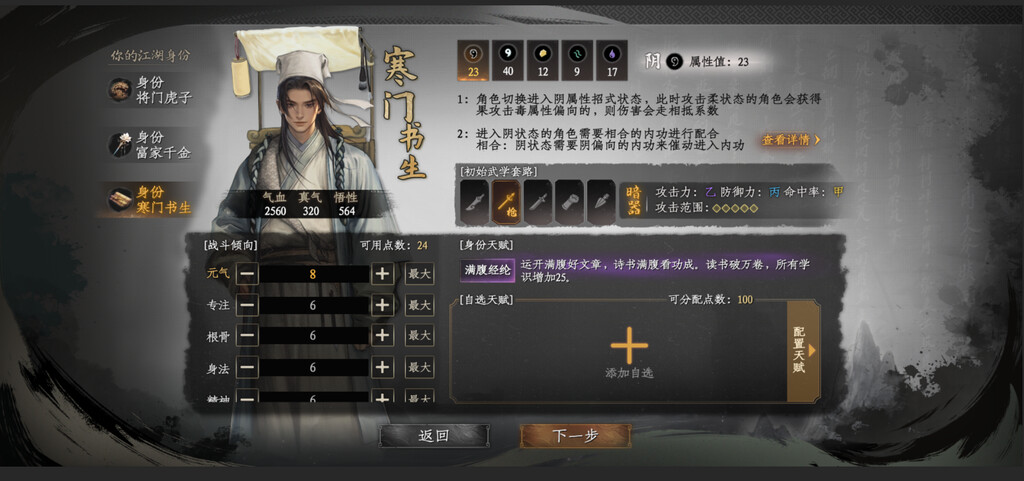This screenshot has width=1024, height=481.
Task: Open 查看详情 for attribute details
Action: tap(791, 140)
